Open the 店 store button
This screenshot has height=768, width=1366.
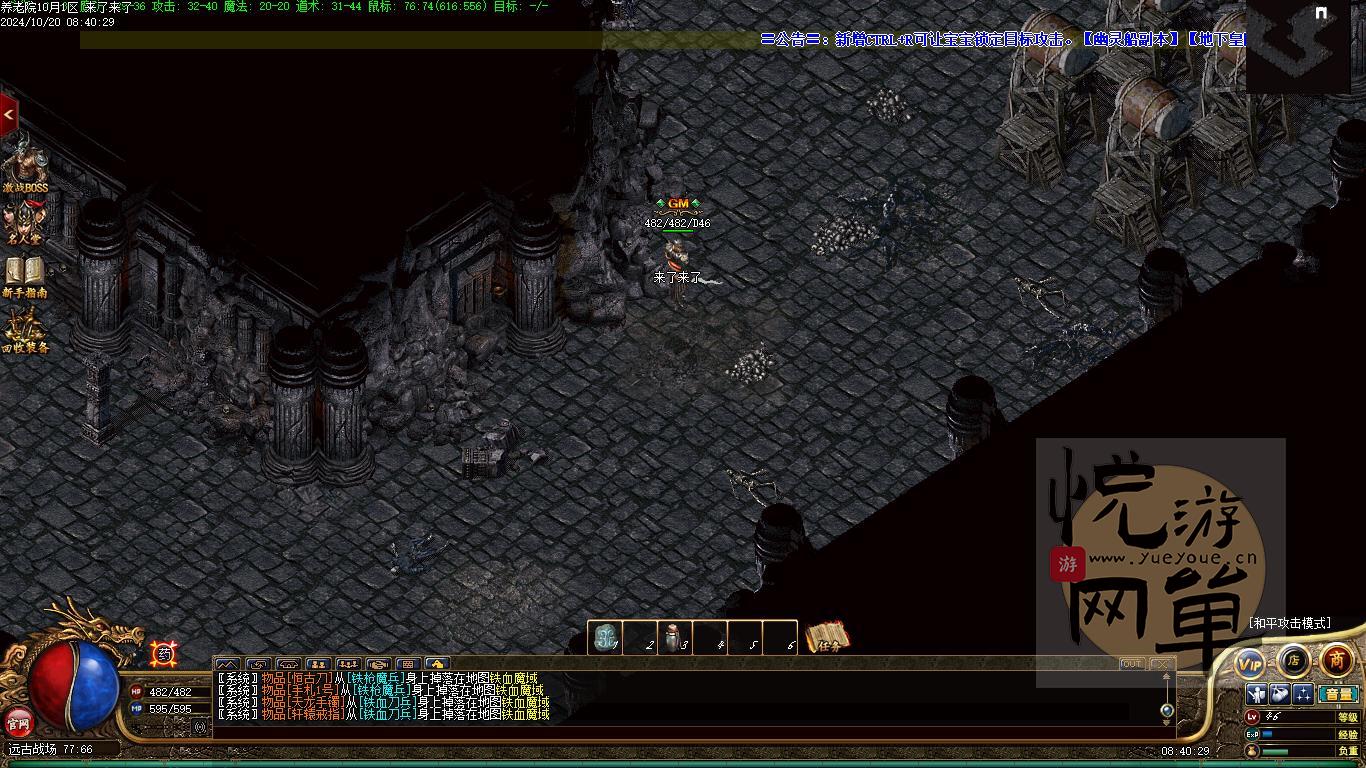coord(1293,660)
